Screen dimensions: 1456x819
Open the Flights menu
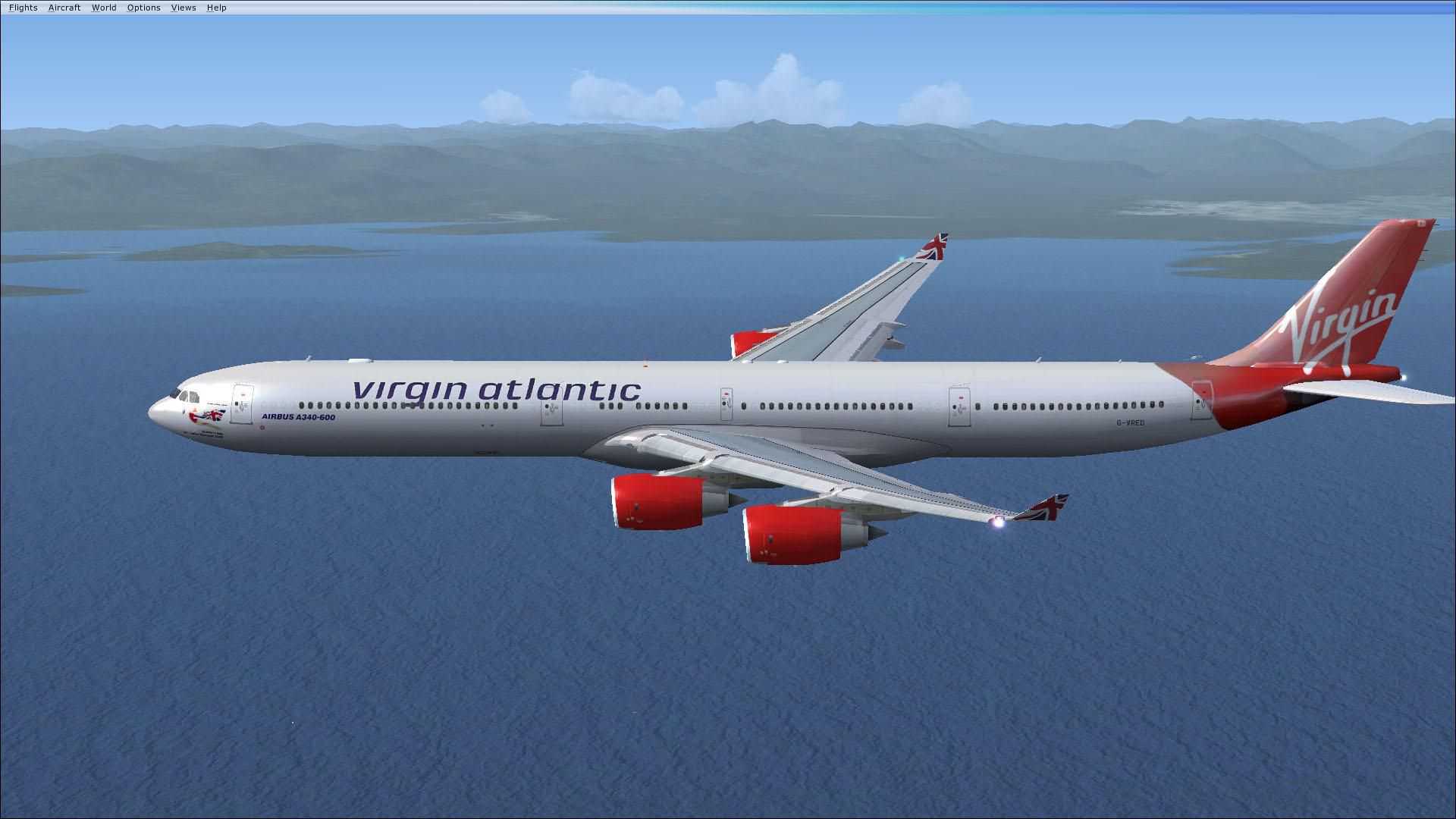[x=23, y=7]
